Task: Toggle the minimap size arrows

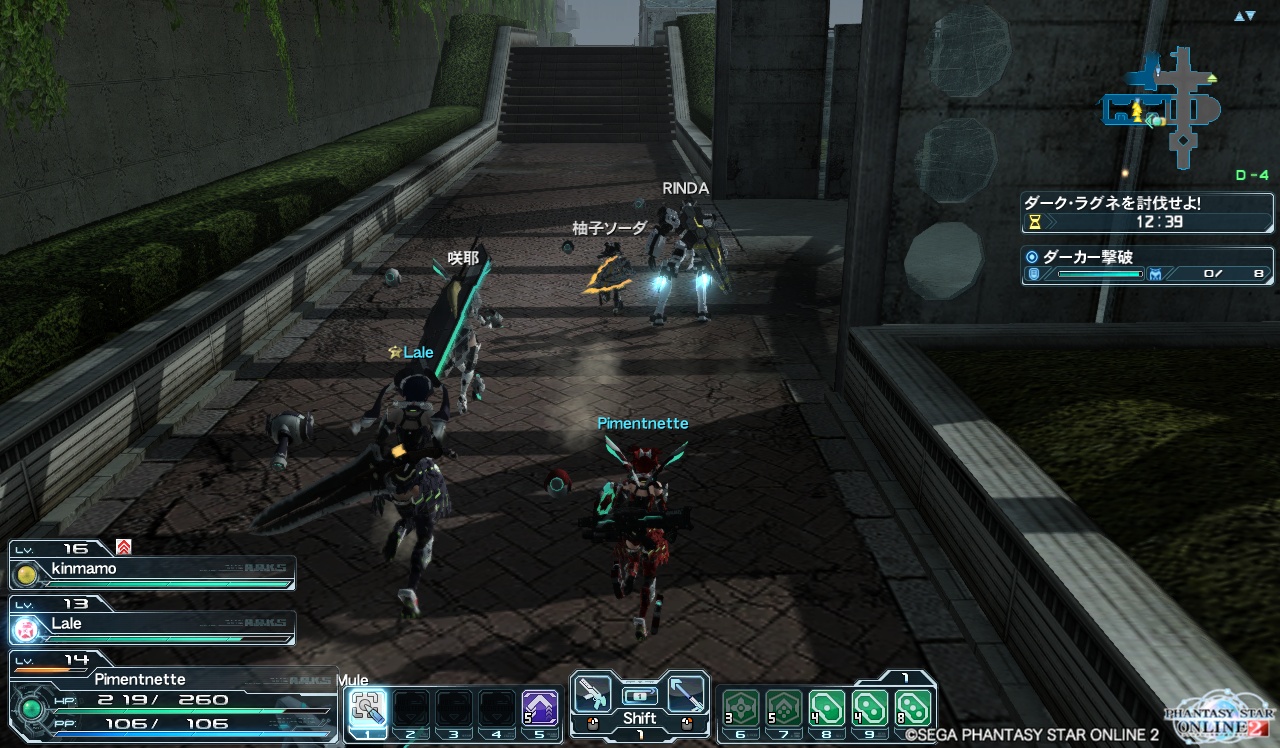Action: pos(1244,16)
